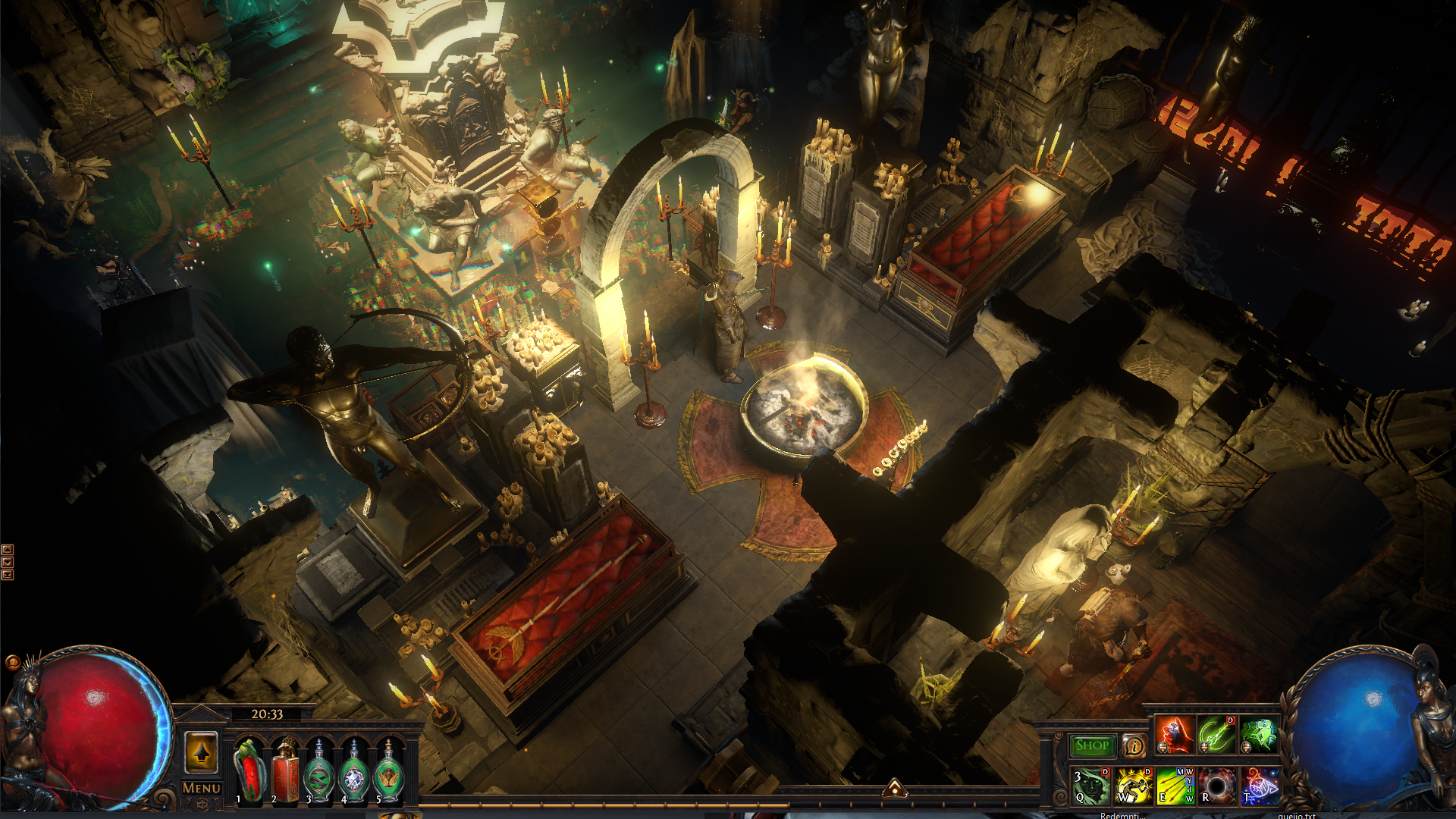Select the red hand skill icon
Image resolution: width=1456 pixels, height=819 pixels.
[x=1174, y=736]
